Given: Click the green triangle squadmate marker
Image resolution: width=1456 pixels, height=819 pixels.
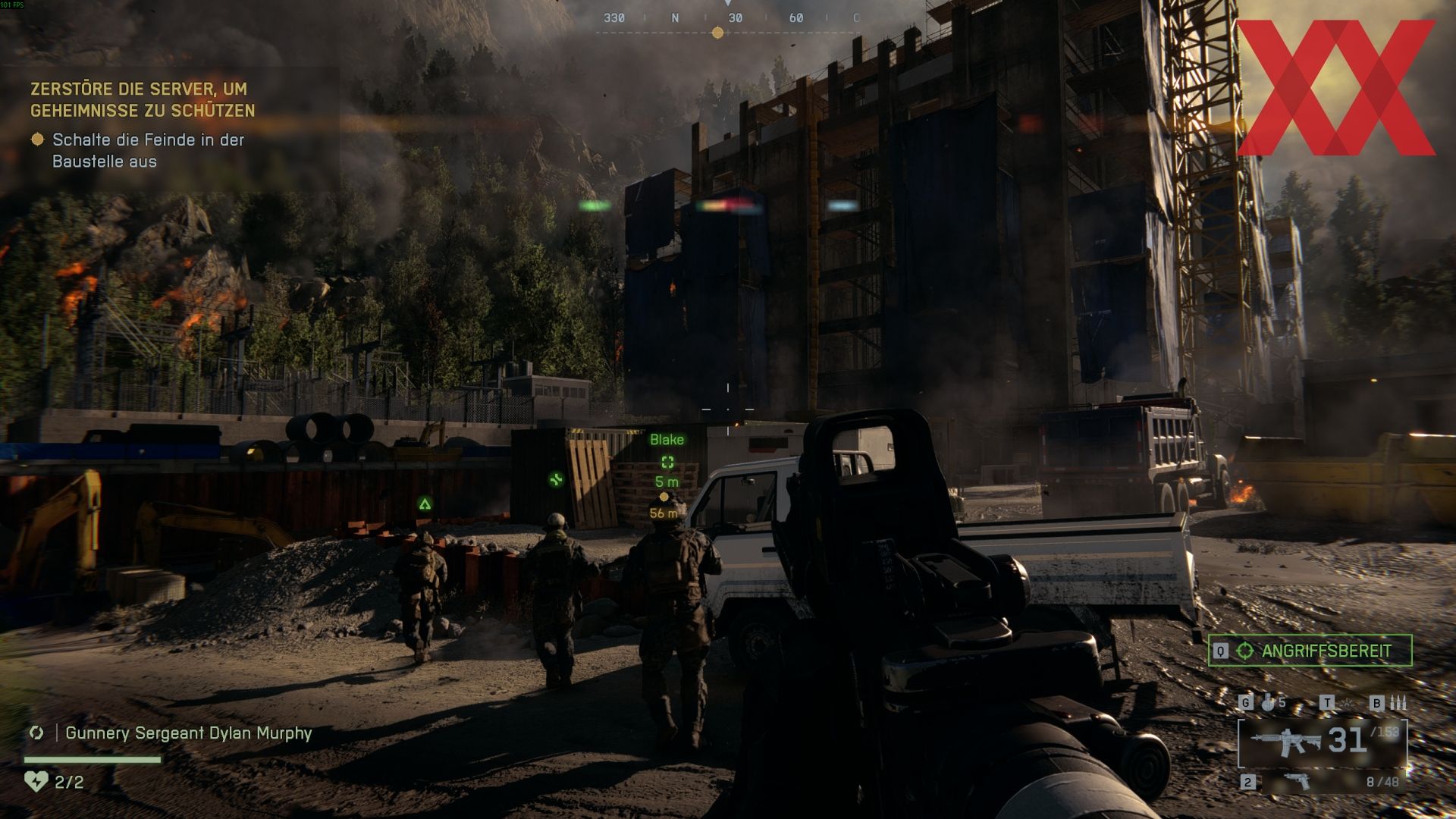Looking at the screenshot, I should (x=425, y=504).
